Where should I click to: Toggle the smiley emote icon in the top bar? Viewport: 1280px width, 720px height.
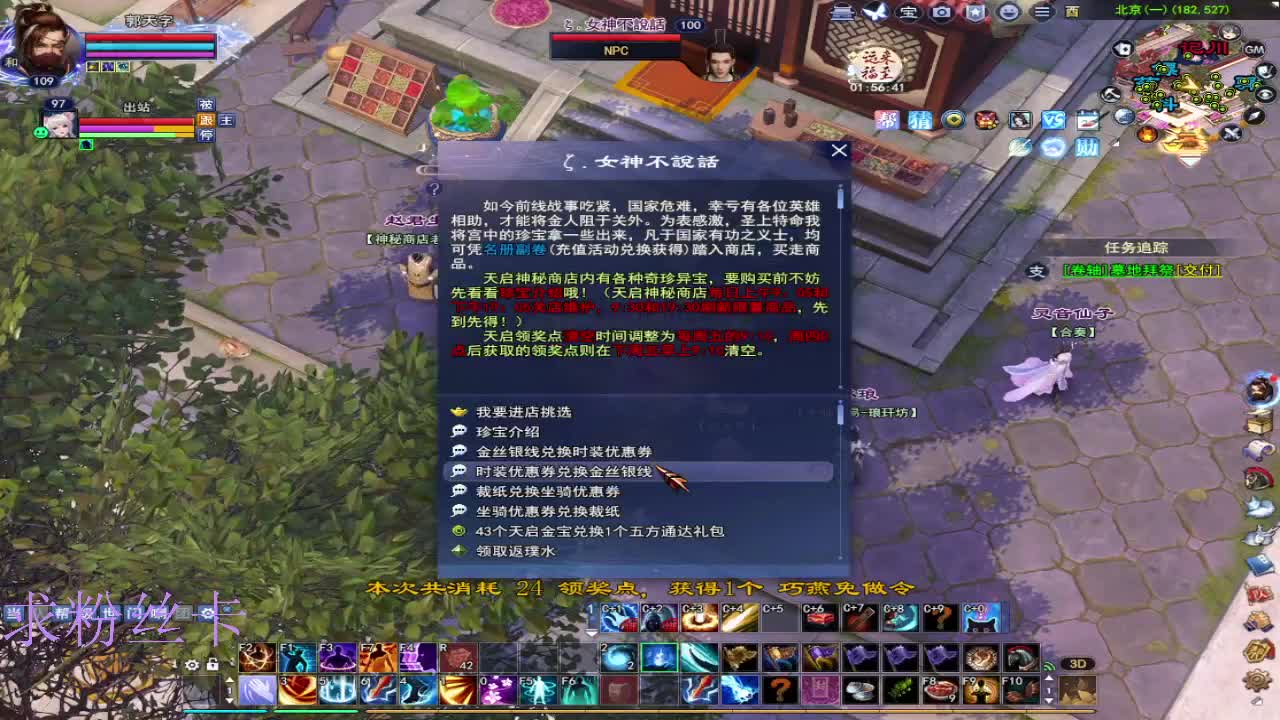[x=1008, y=13]
